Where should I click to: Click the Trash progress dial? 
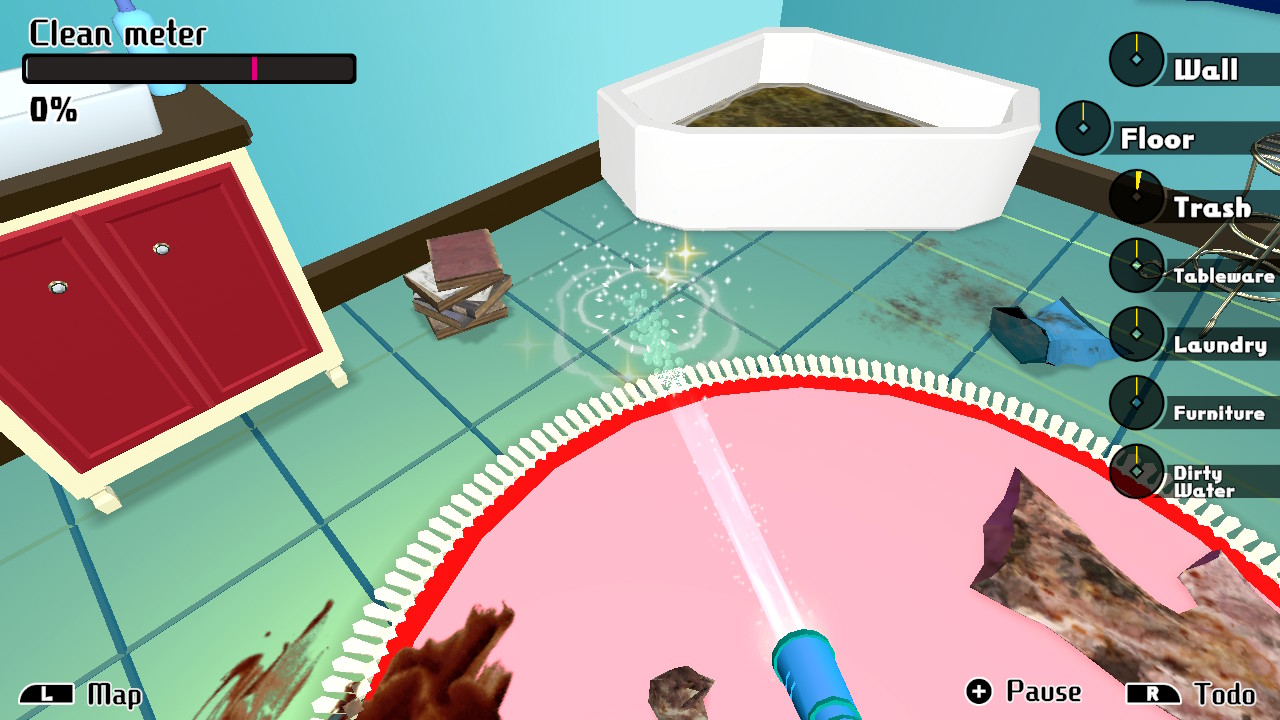[1134, 198]
